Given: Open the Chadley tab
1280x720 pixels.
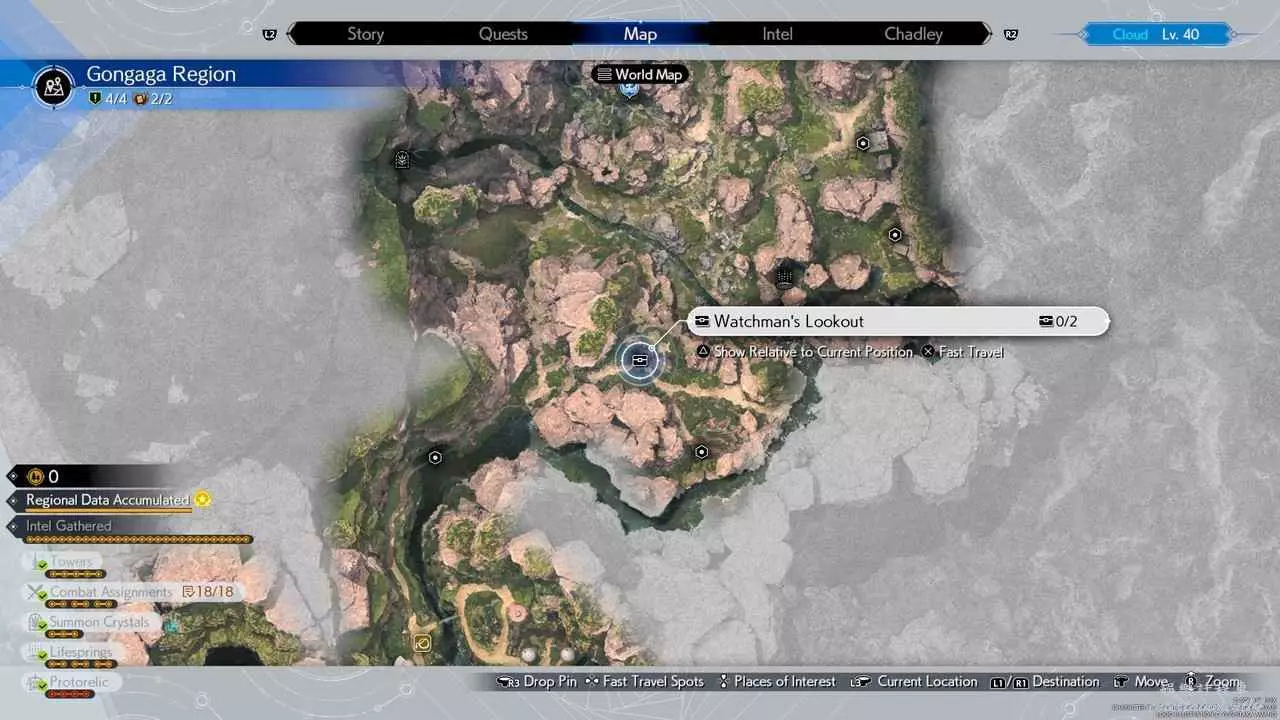Looking at the screenshot, I should click(x=913, y=34).
